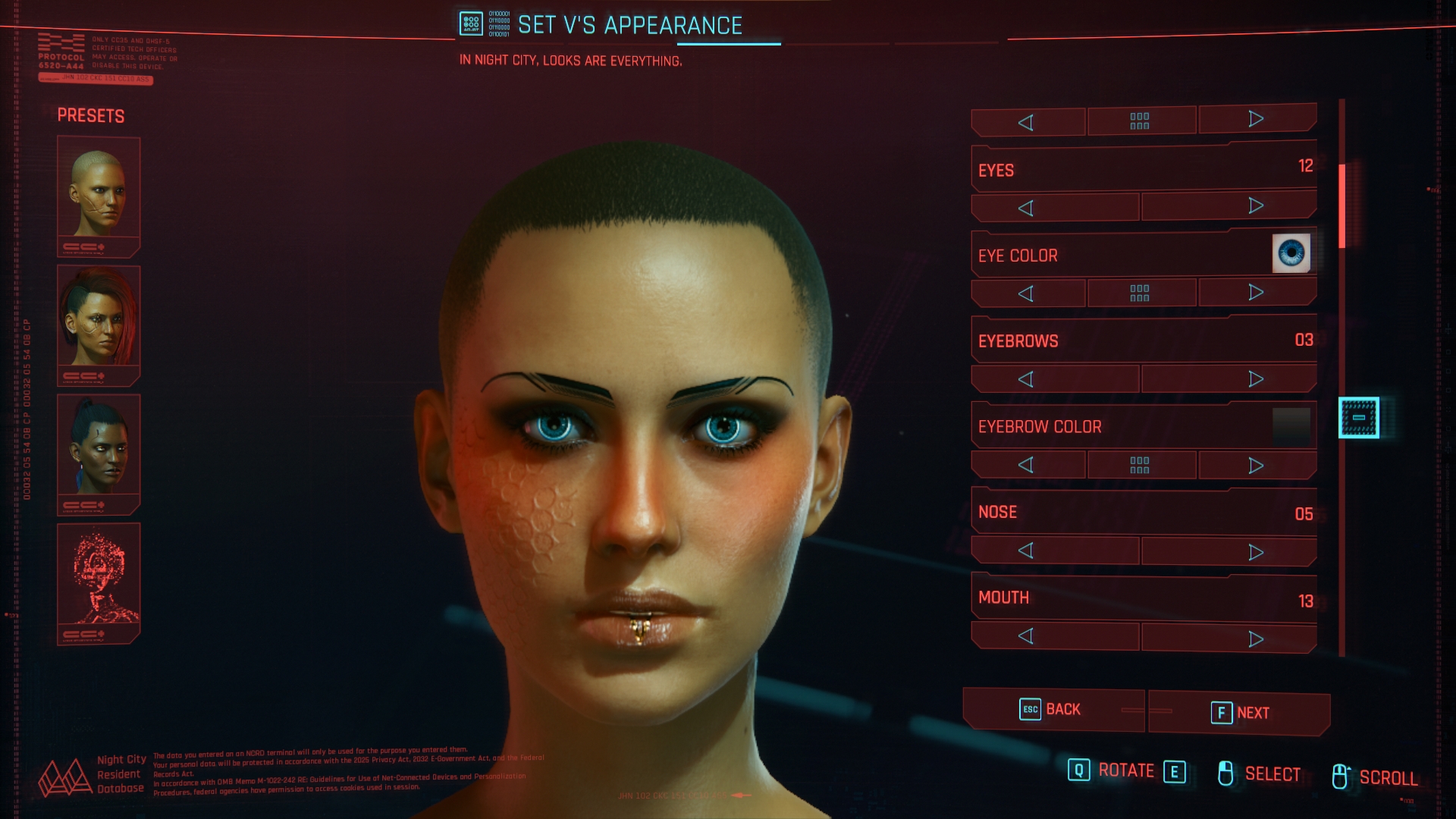Choose next Eyebrow Color

pos(1256,465)
